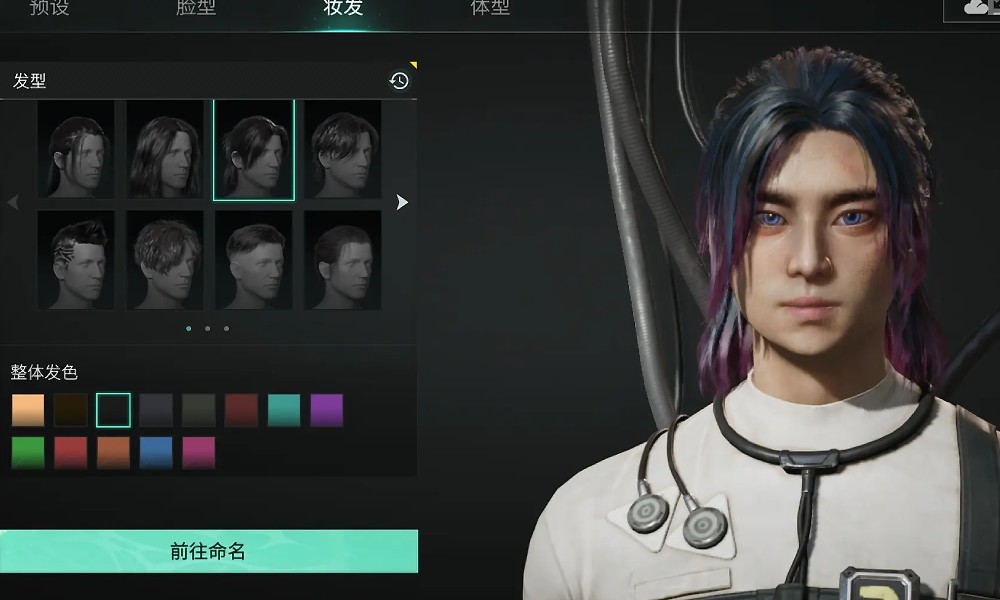Show next page of hairstyles

(x=402, y=202)
